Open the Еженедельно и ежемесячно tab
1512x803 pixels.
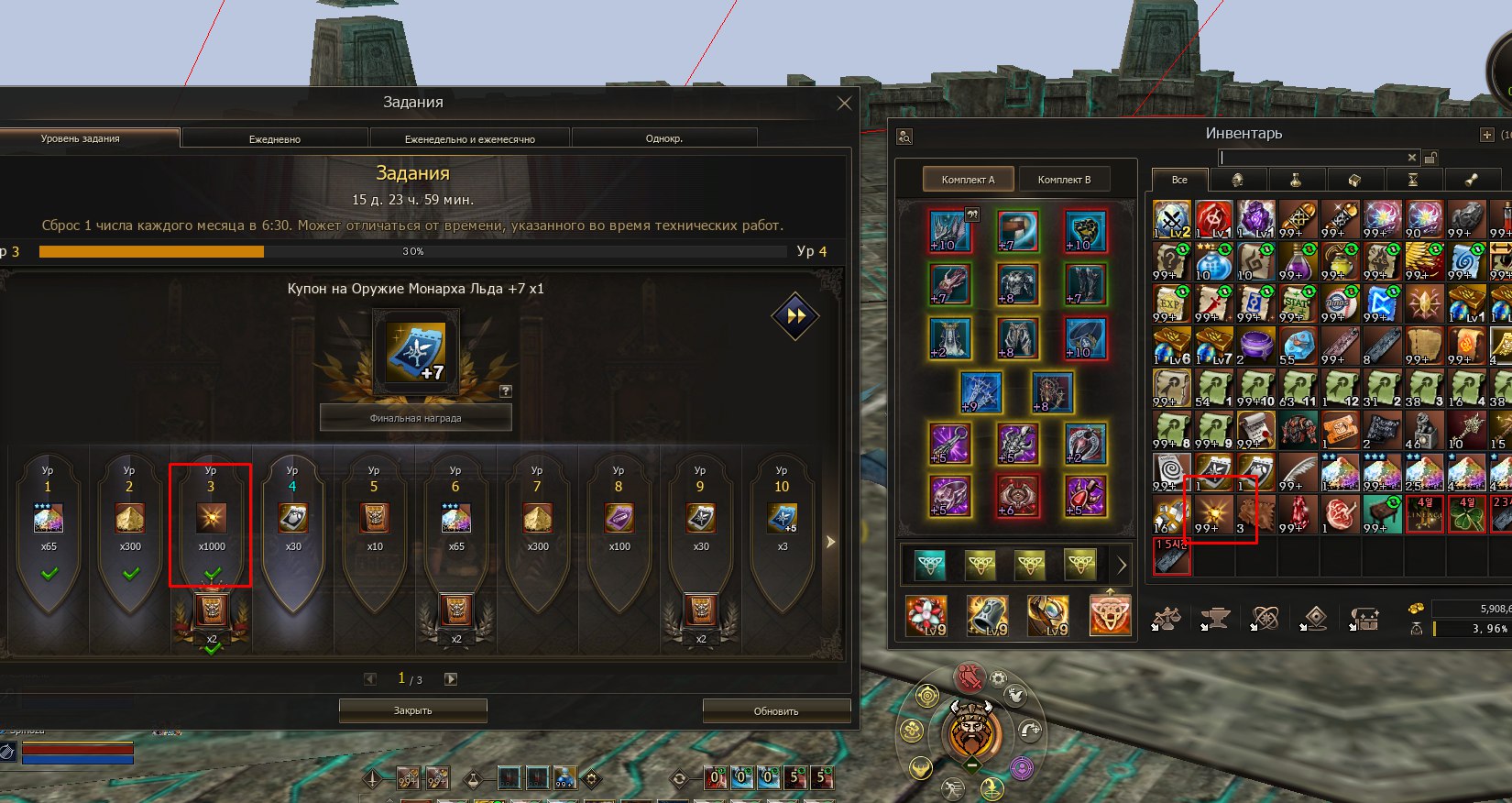click(x=469, y=138)
